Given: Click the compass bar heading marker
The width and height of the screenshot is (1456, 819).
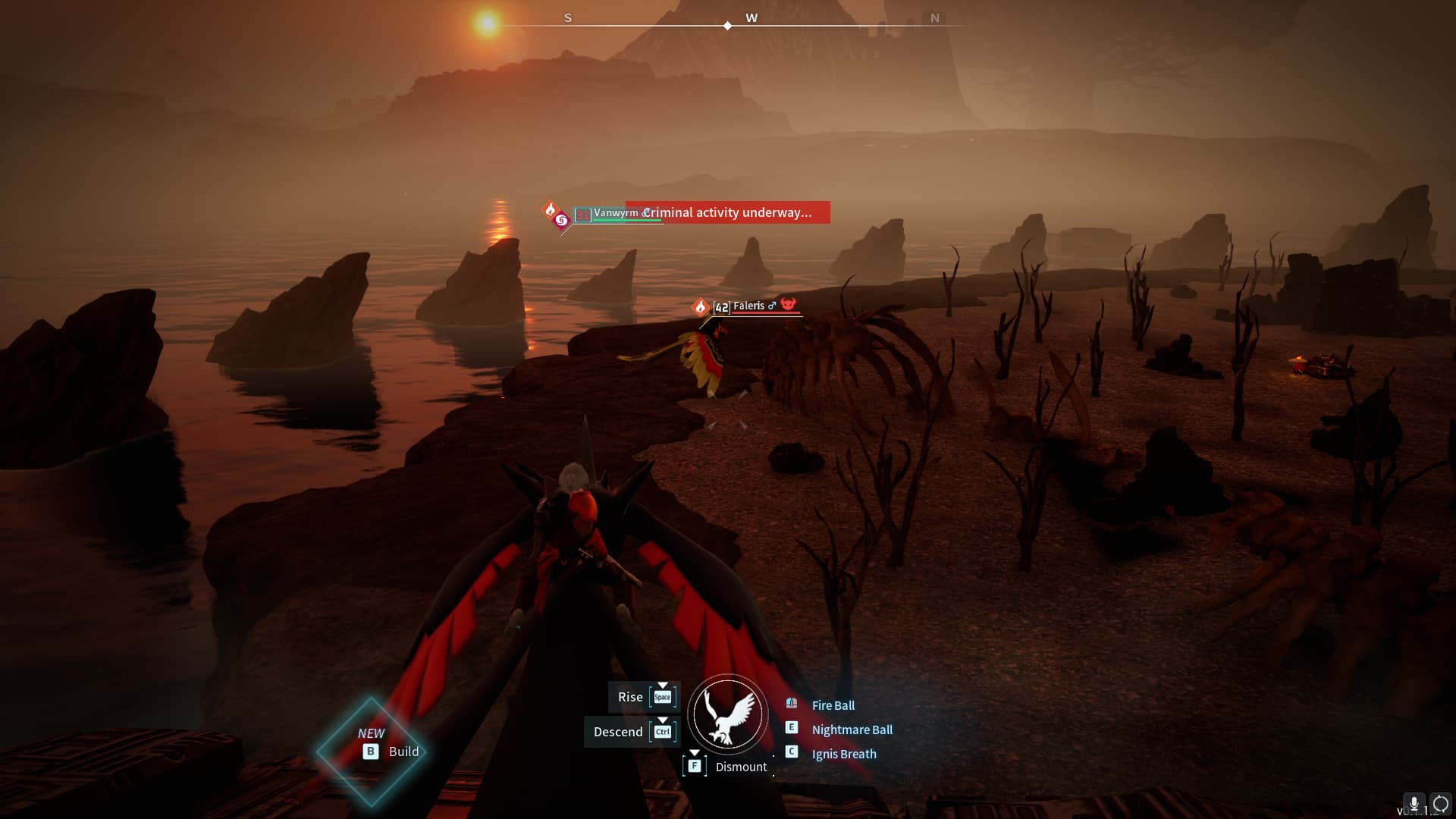Looking at the screenshot, I should 727,26.
